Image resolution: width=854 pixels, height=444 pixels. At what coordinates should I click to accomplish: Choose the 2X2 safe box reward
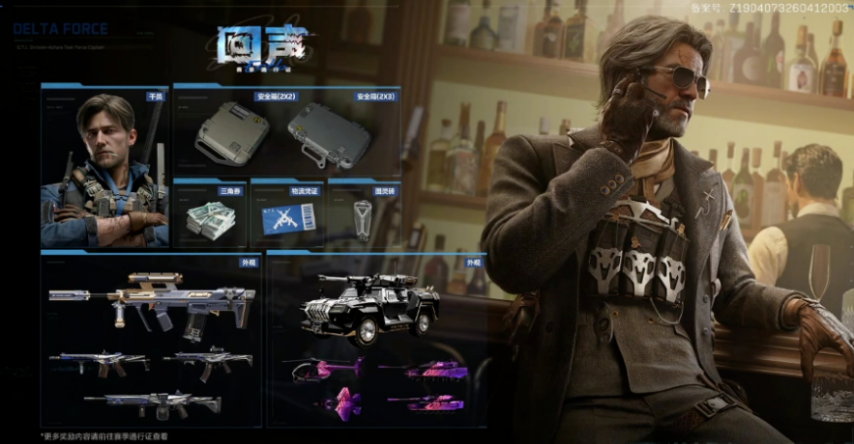tap(232, 135)
